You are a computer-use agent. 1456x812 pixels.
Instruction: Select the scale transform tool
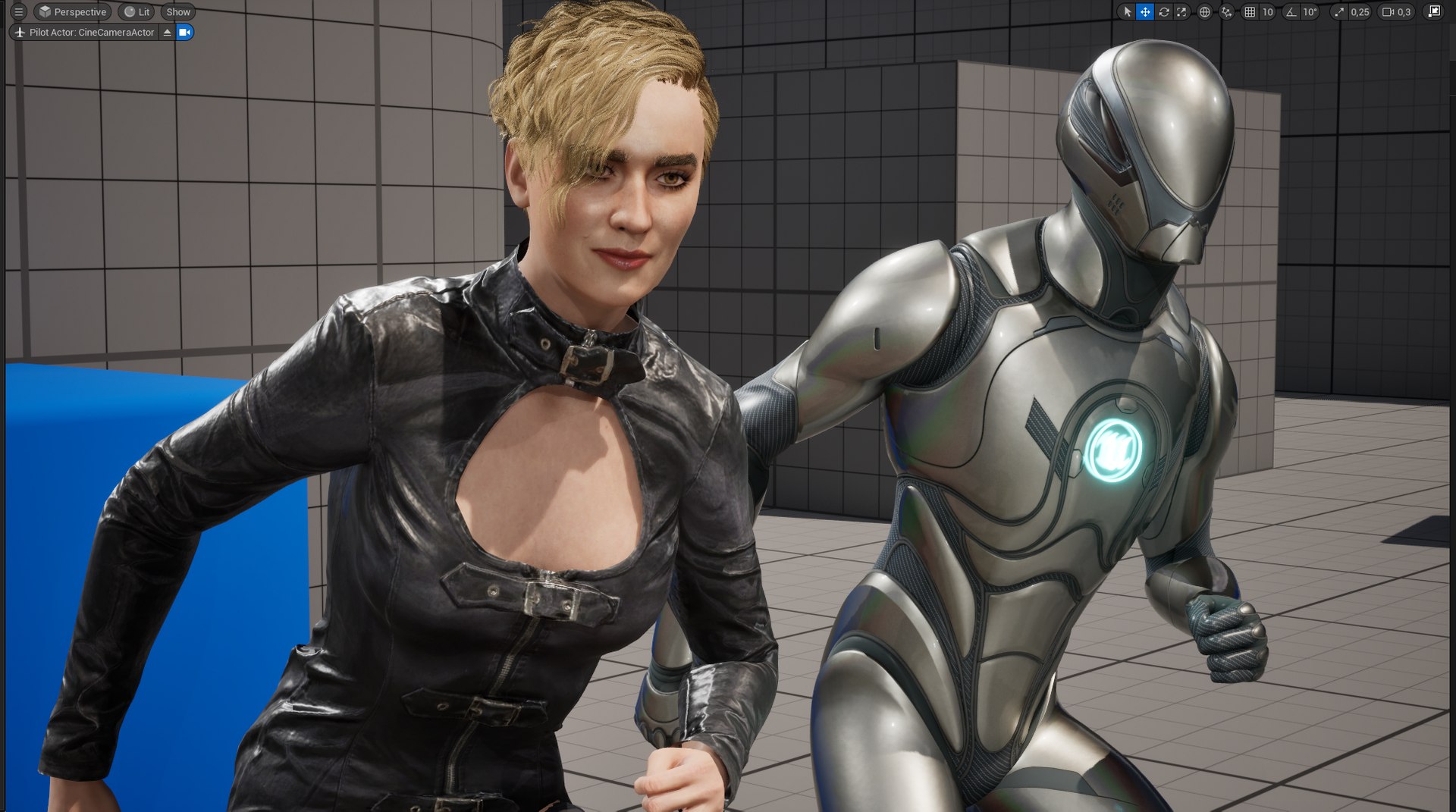(1181, 12)
